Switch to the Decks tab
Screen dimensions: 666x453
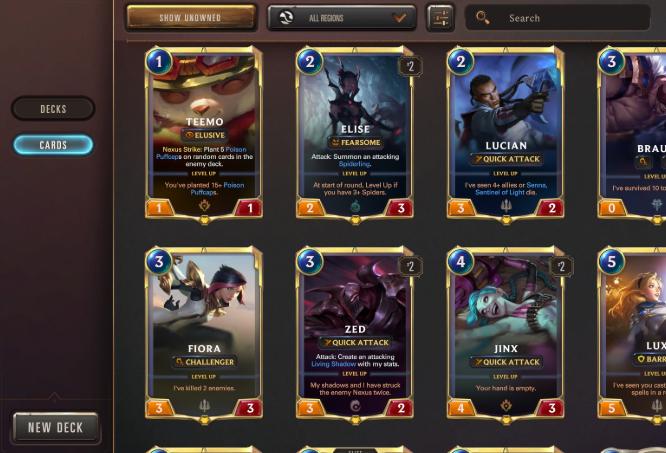(x=53, y=109)
